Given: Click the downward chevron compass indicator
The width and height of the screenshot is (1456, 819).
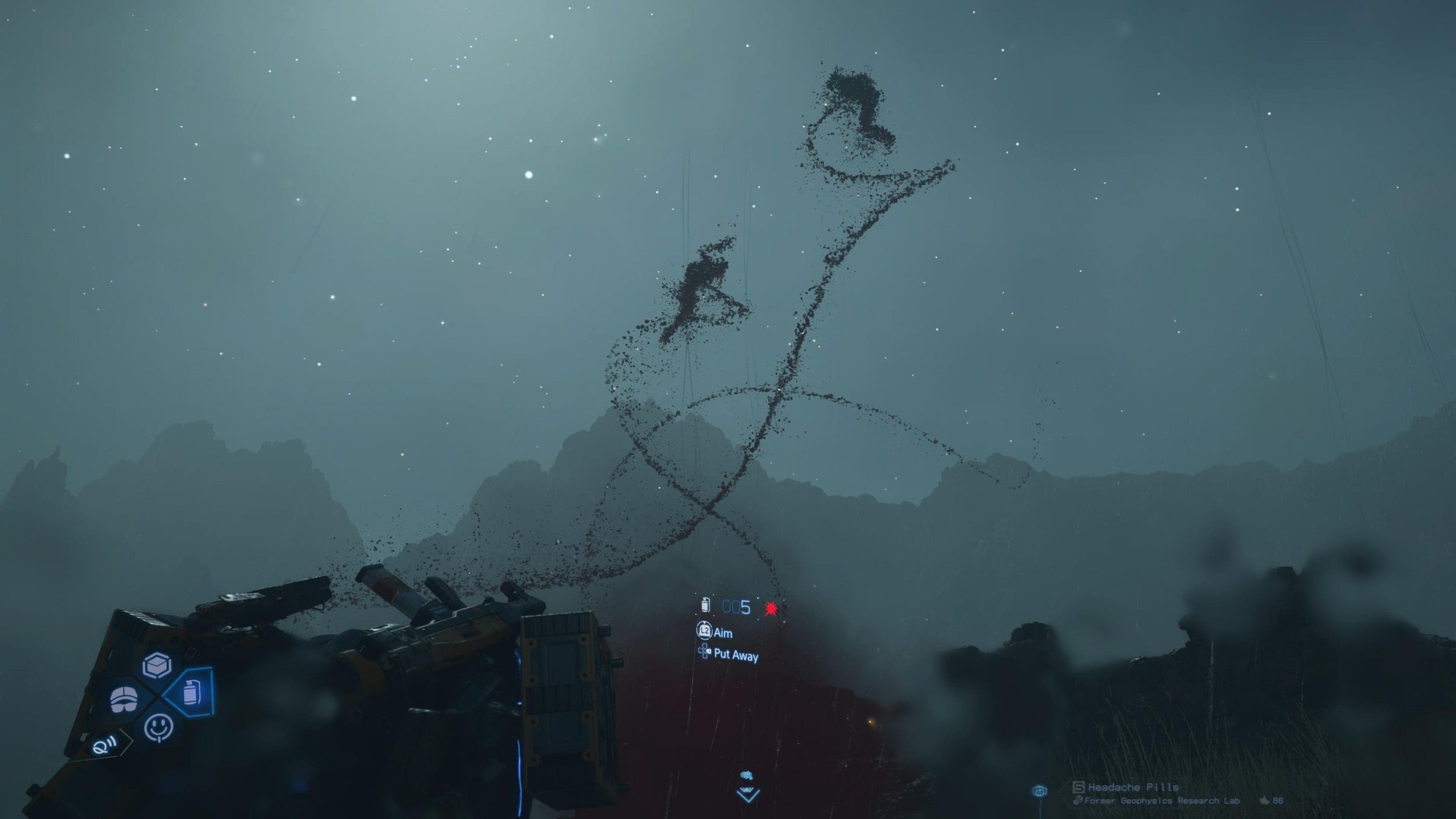Looking at the screenshot, I should pos(748,794).
